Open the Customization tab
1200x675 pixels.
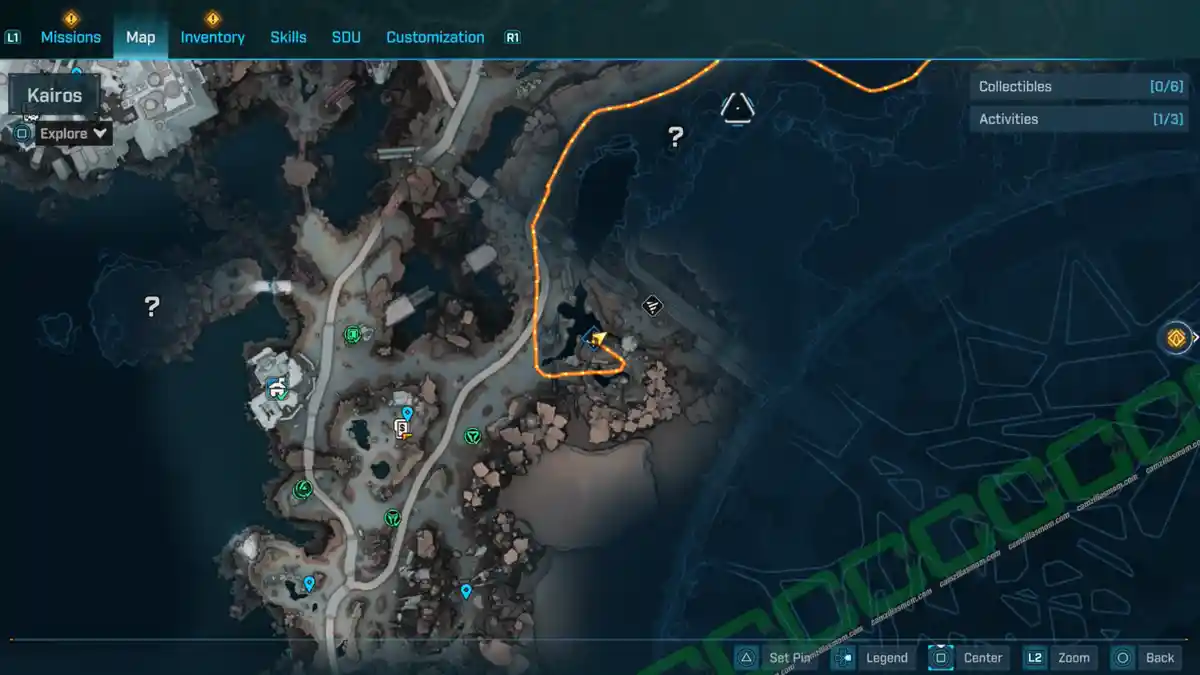click(435, 37)
